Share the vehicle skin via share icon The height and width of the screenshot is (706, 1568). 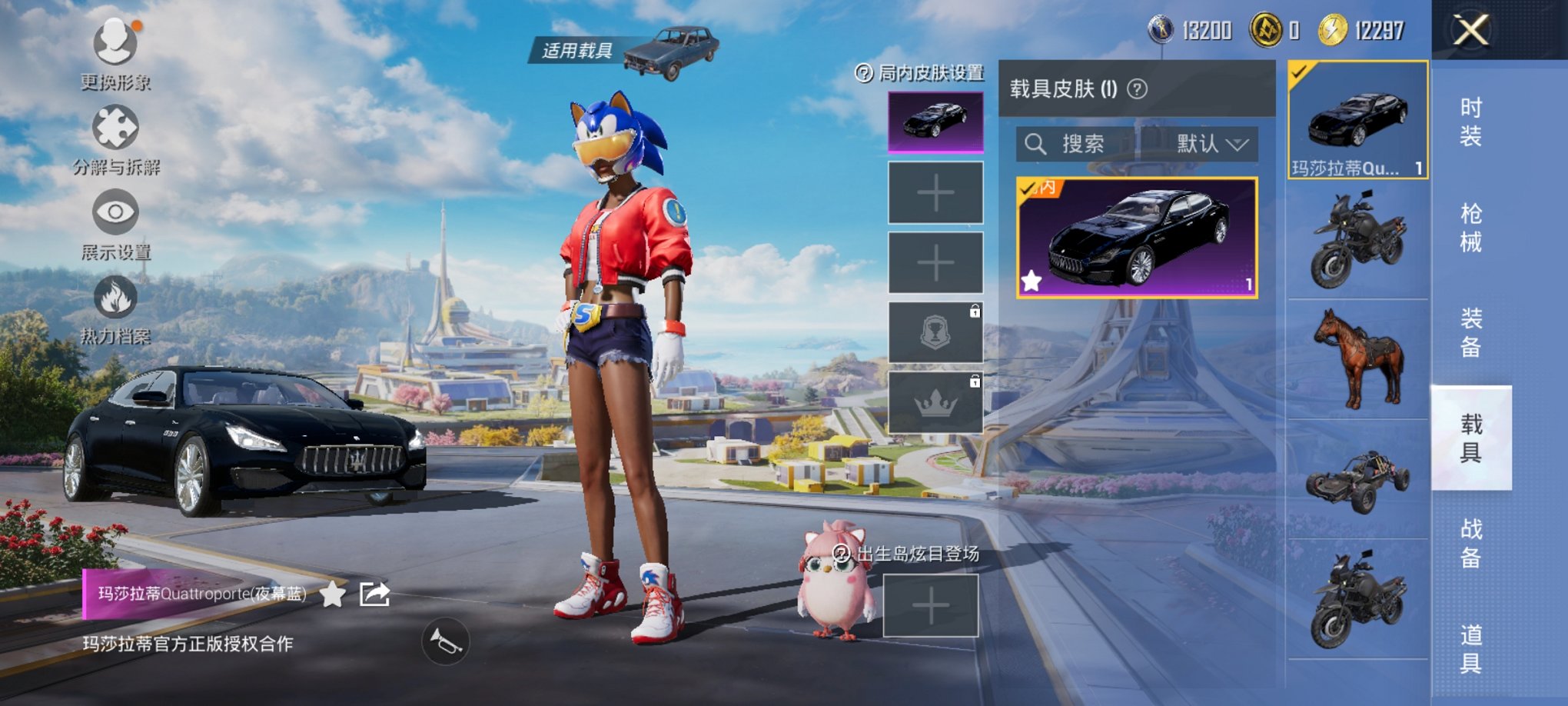(375, 594)
